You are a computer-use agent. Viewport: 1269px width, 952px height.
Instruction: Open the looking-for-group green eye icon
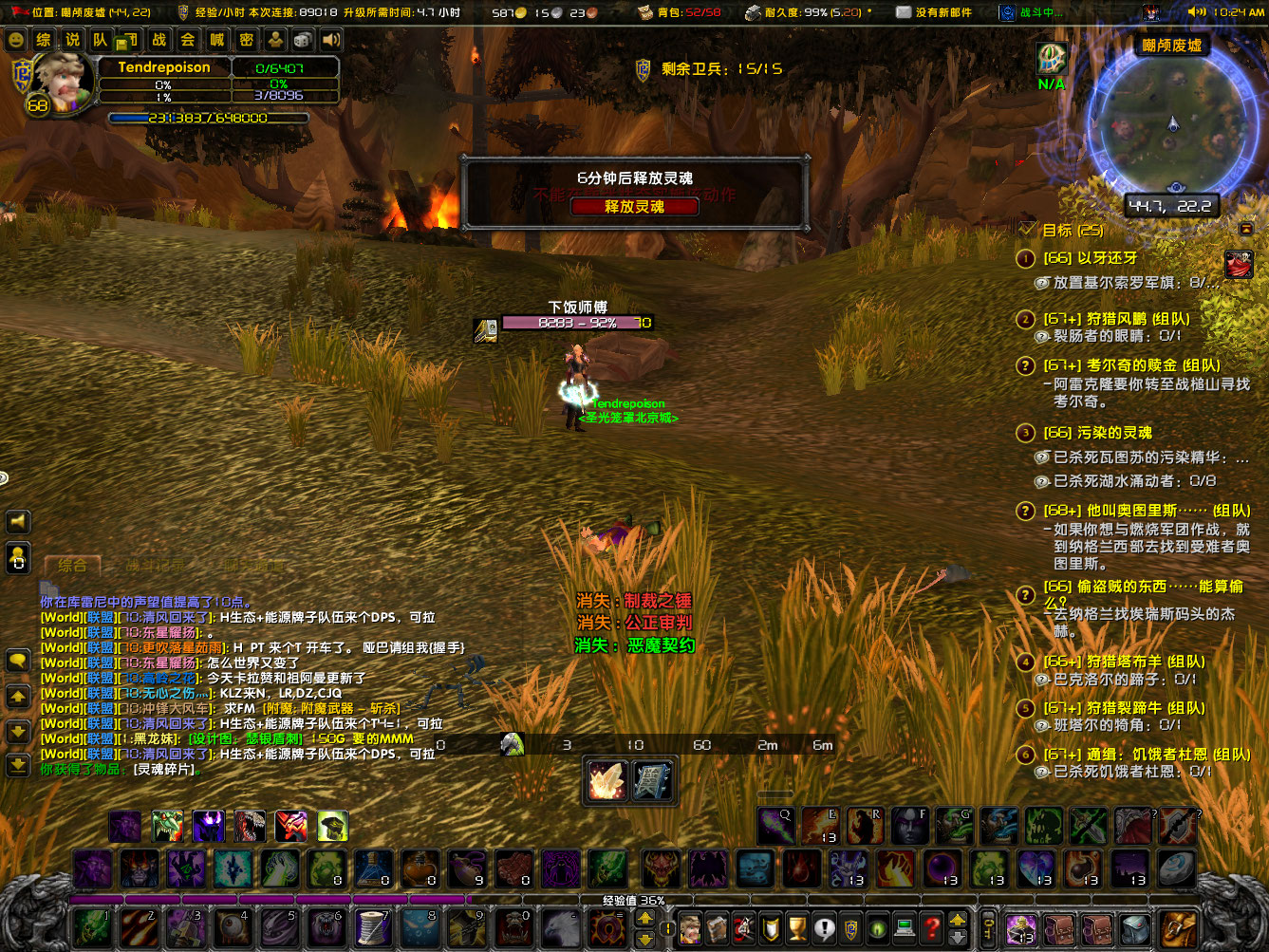pyautogui.click(x=877, y=928)
